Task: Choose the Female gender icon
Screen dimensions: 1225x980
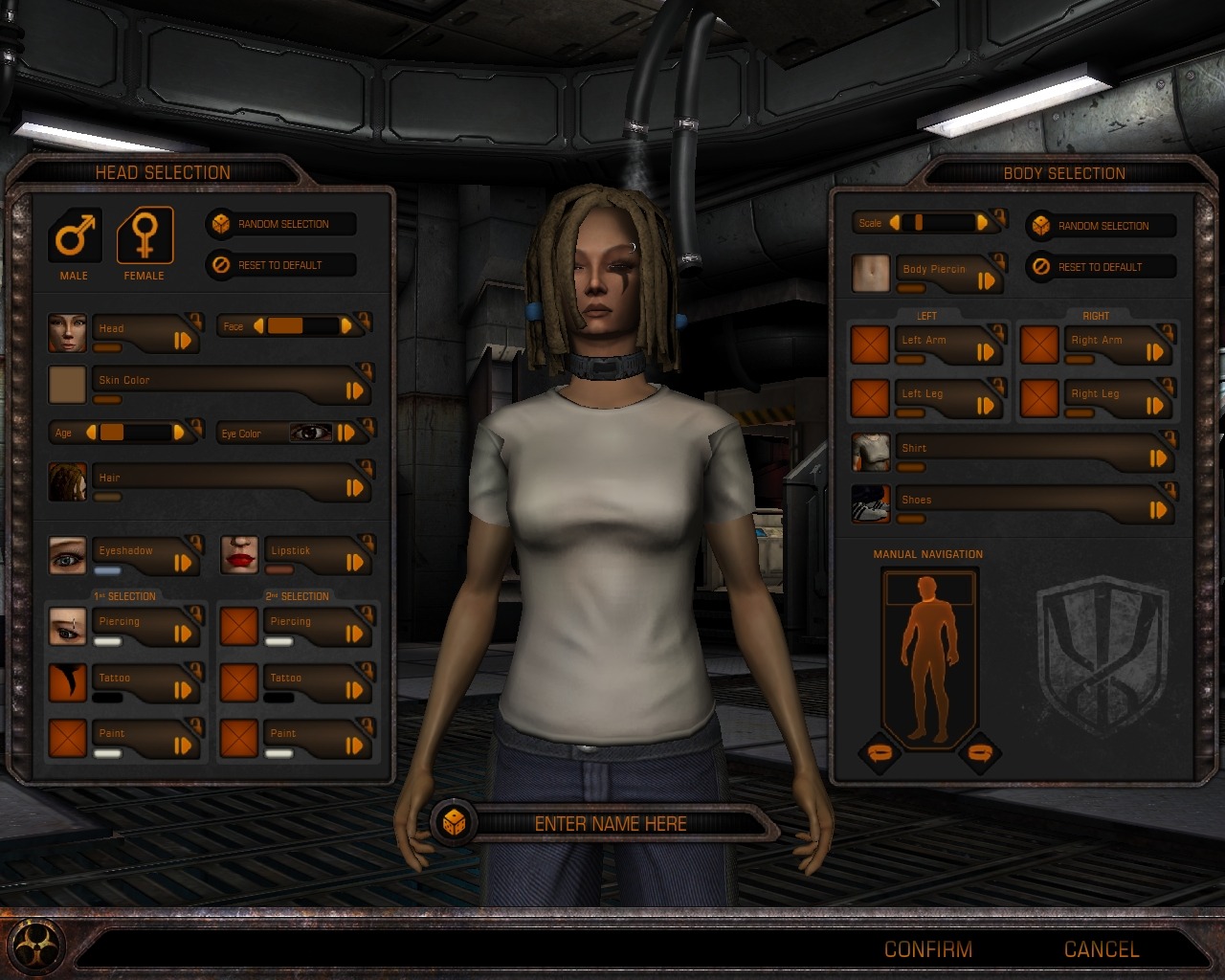Action: click(x=145, y=235)
